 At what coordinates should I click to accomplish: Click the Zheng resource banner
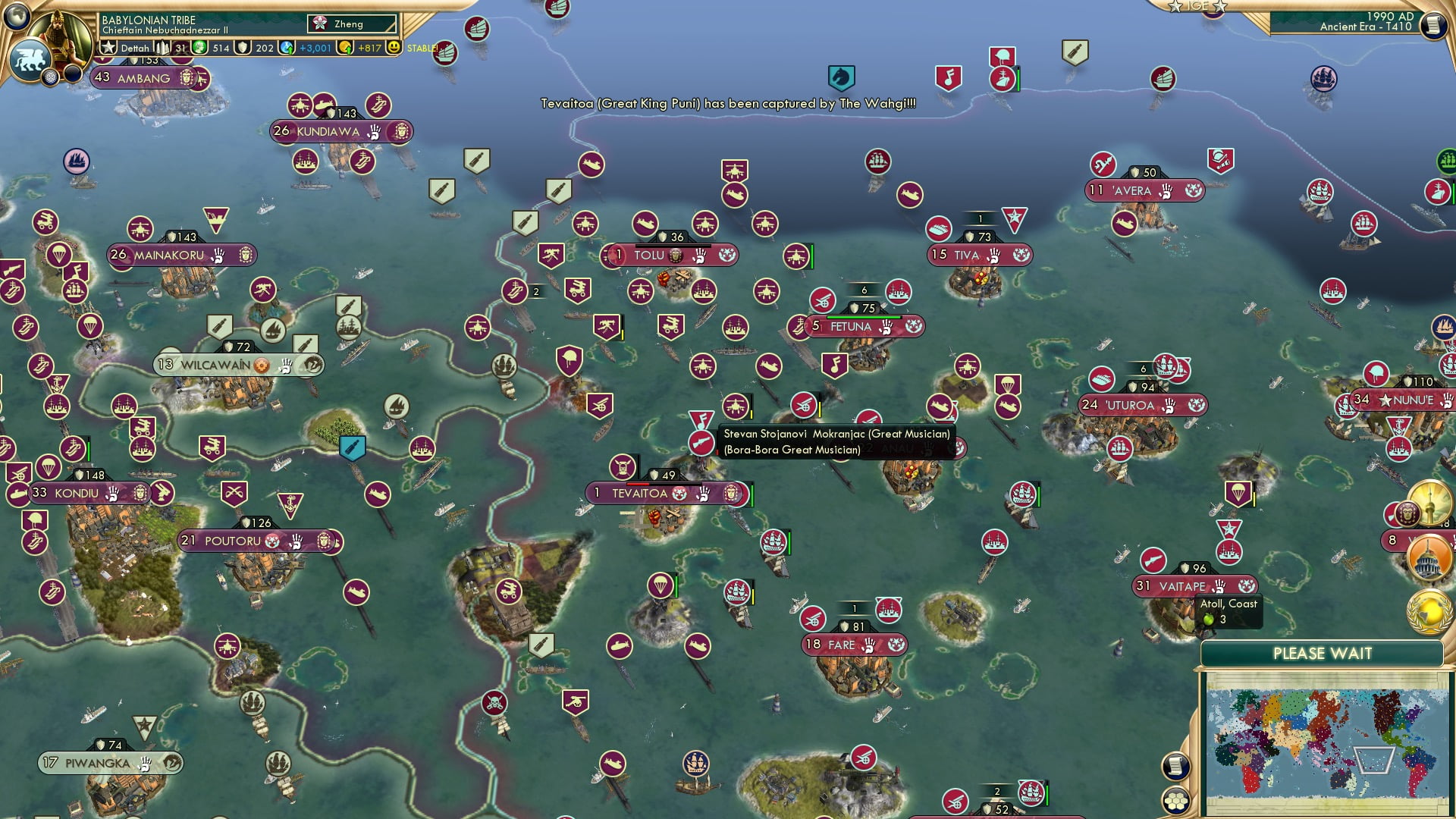pyautogui.click(x=350, y=24)
